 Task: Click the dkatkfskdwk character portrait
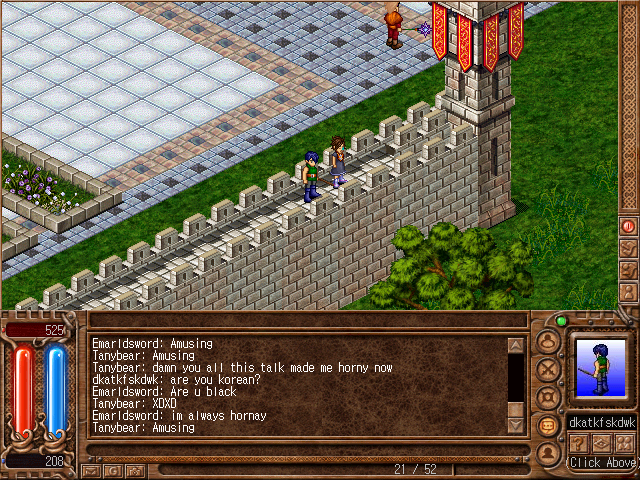point(602,368)
